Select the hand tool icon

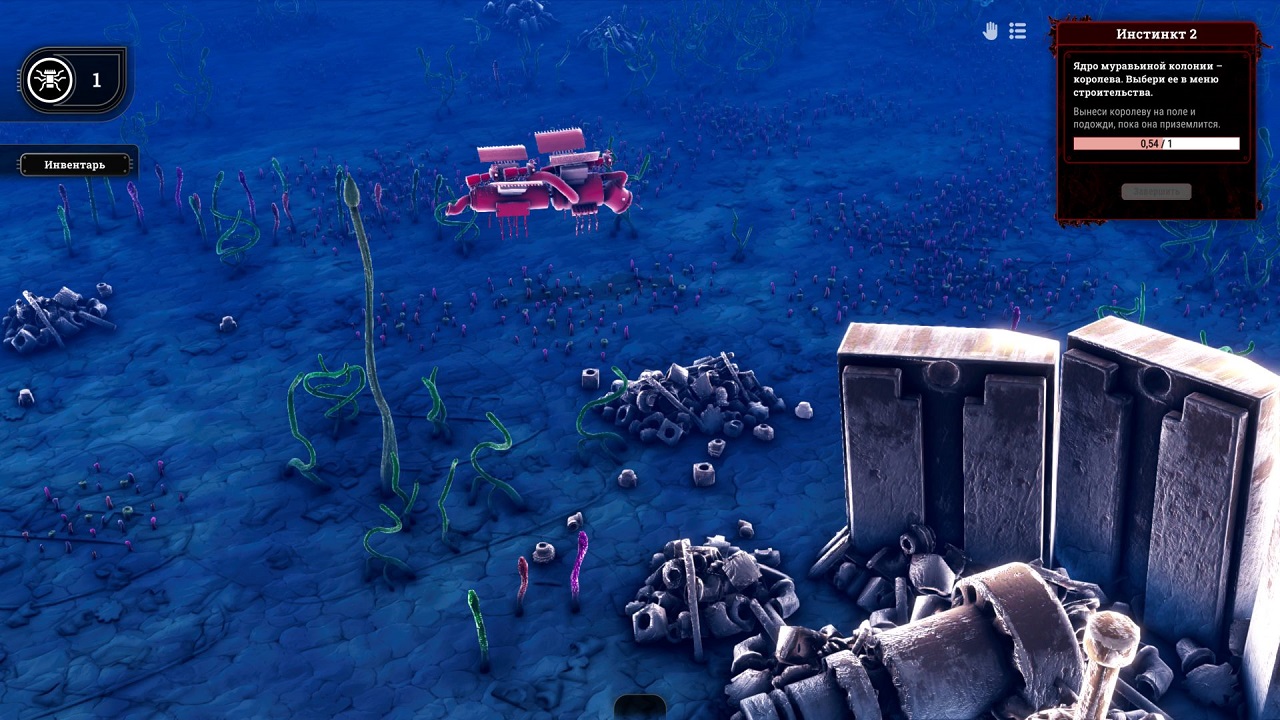pos(990,32)
